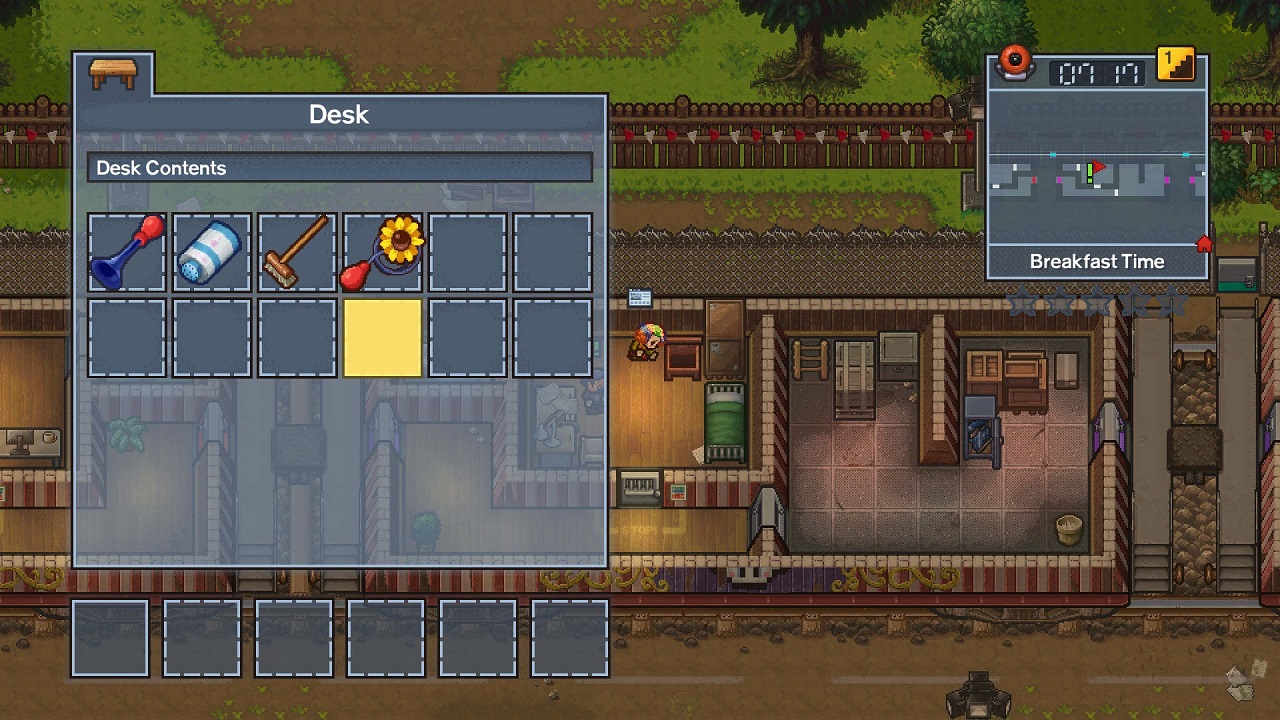Take the Joke Flower item
The image size is (1280, 720).
[381, 251]
